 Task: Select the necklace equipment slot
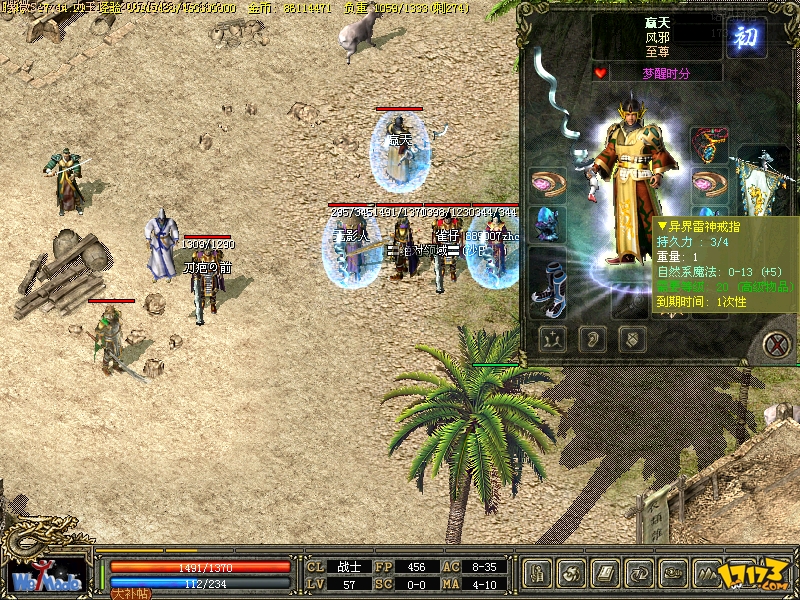[709, 145]
